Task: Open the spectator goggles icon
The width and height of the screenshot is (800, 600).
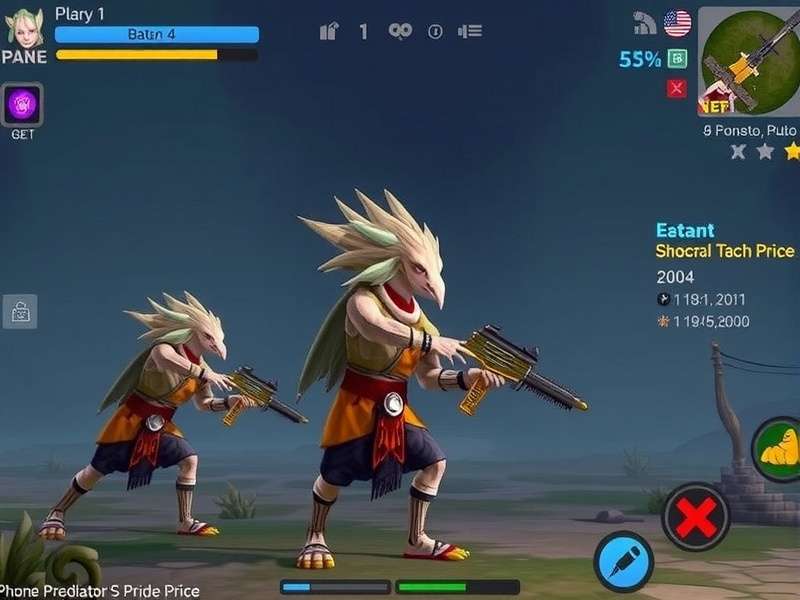Action: pos(400,32)
